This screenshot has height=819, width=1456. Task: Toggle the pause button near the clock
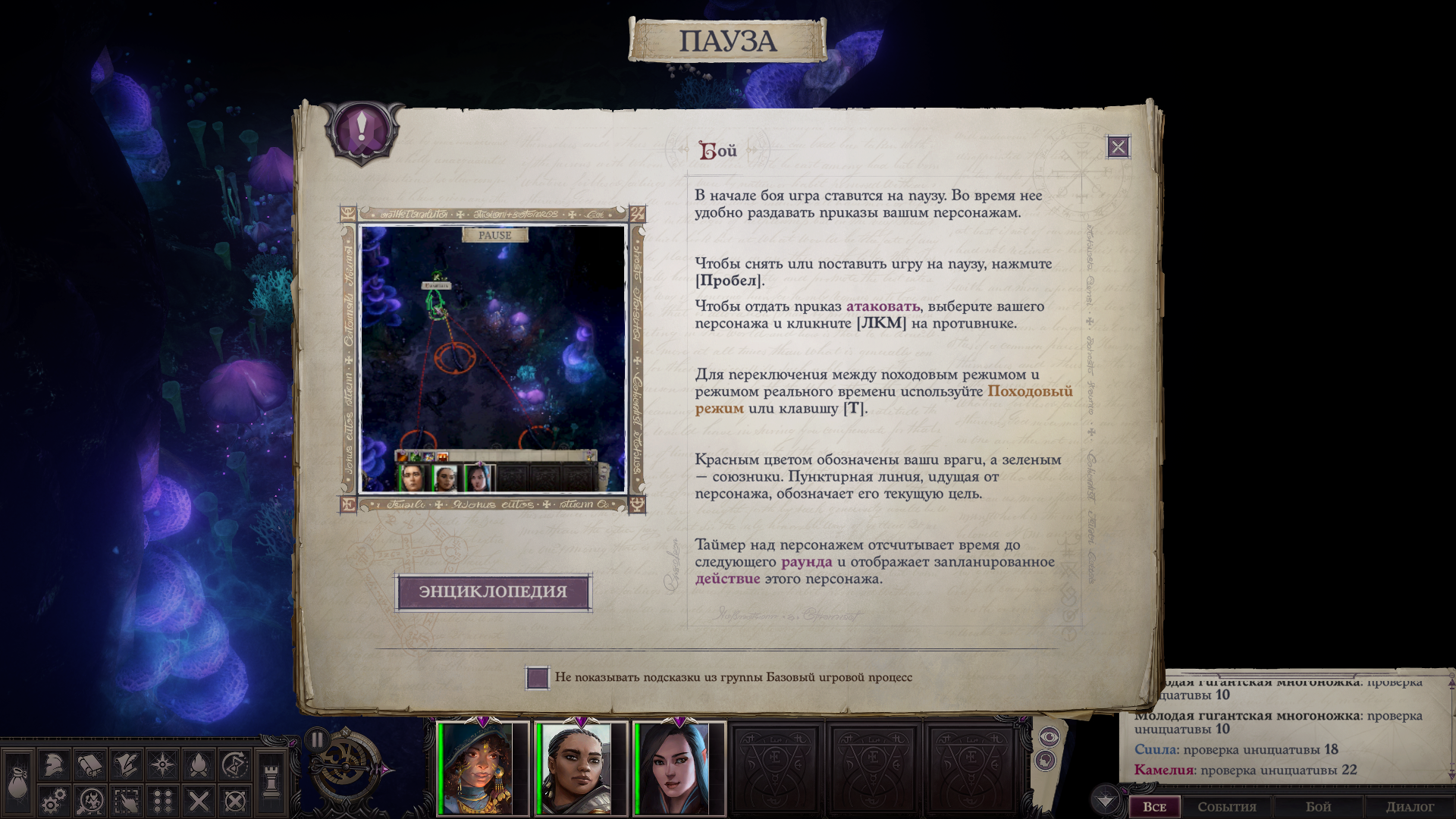(317, 737)
